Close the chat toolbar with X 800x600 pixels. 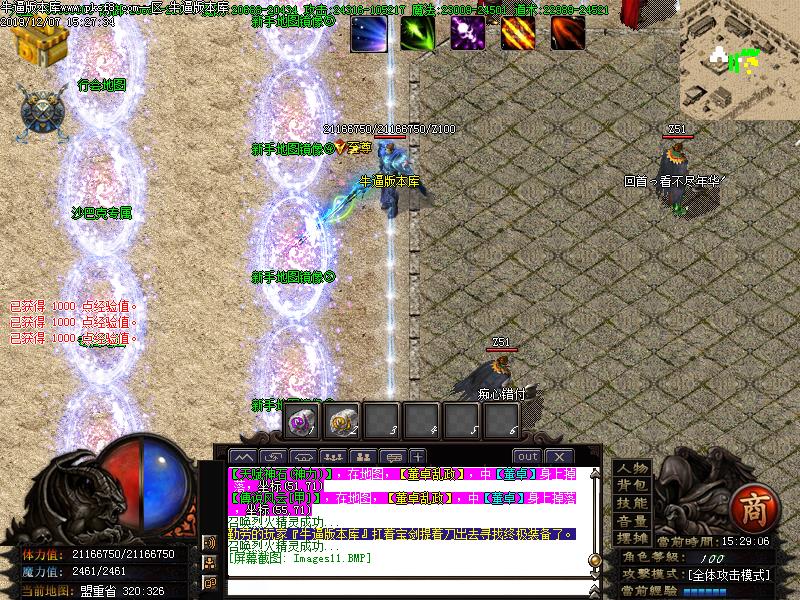click(x=557, y=456)
